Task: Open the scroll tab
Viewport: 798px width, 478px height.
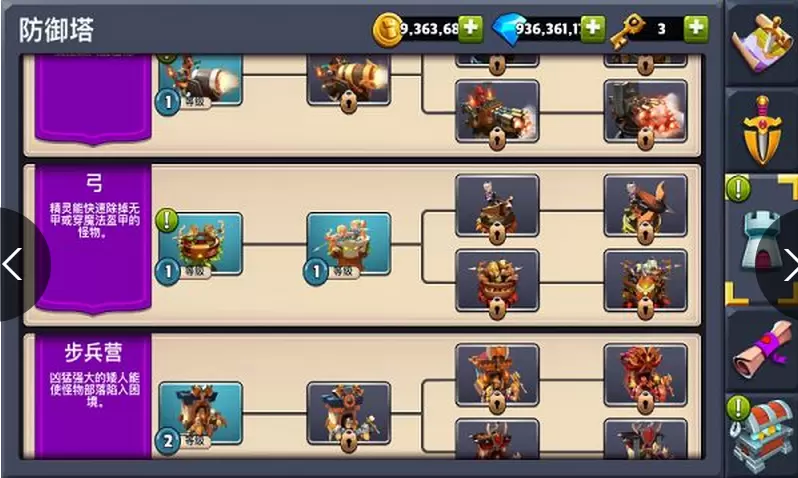Action: [762, 347]
